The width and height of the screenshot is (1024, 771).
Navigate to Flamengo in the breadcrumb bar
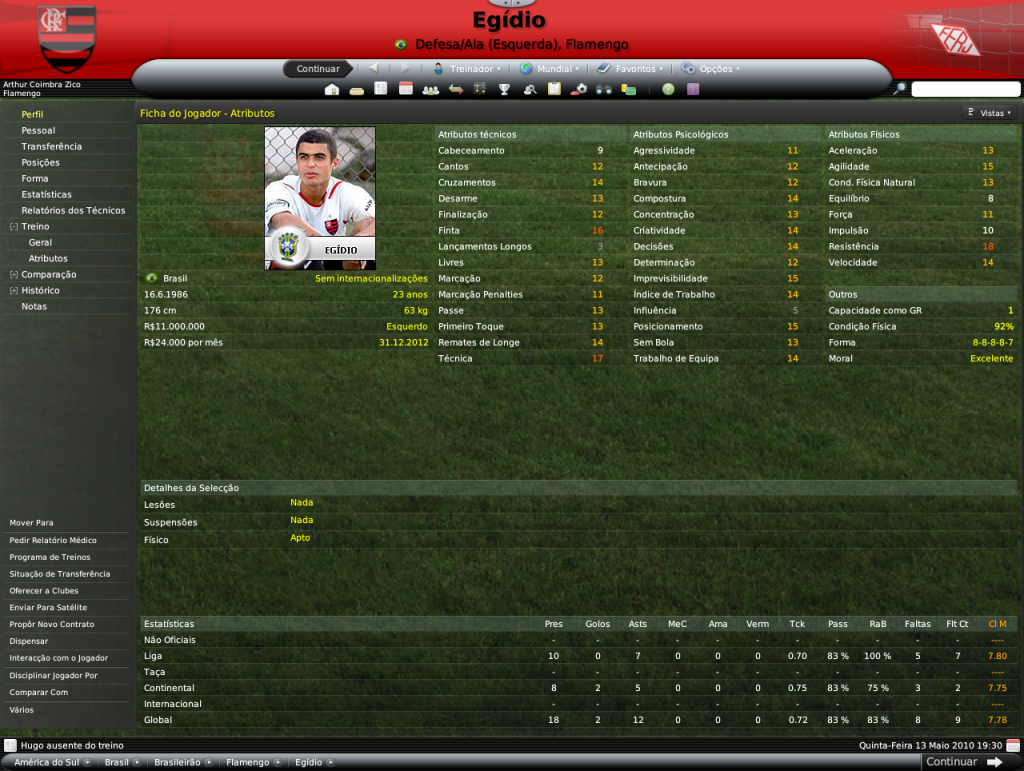tap(247, 762)
